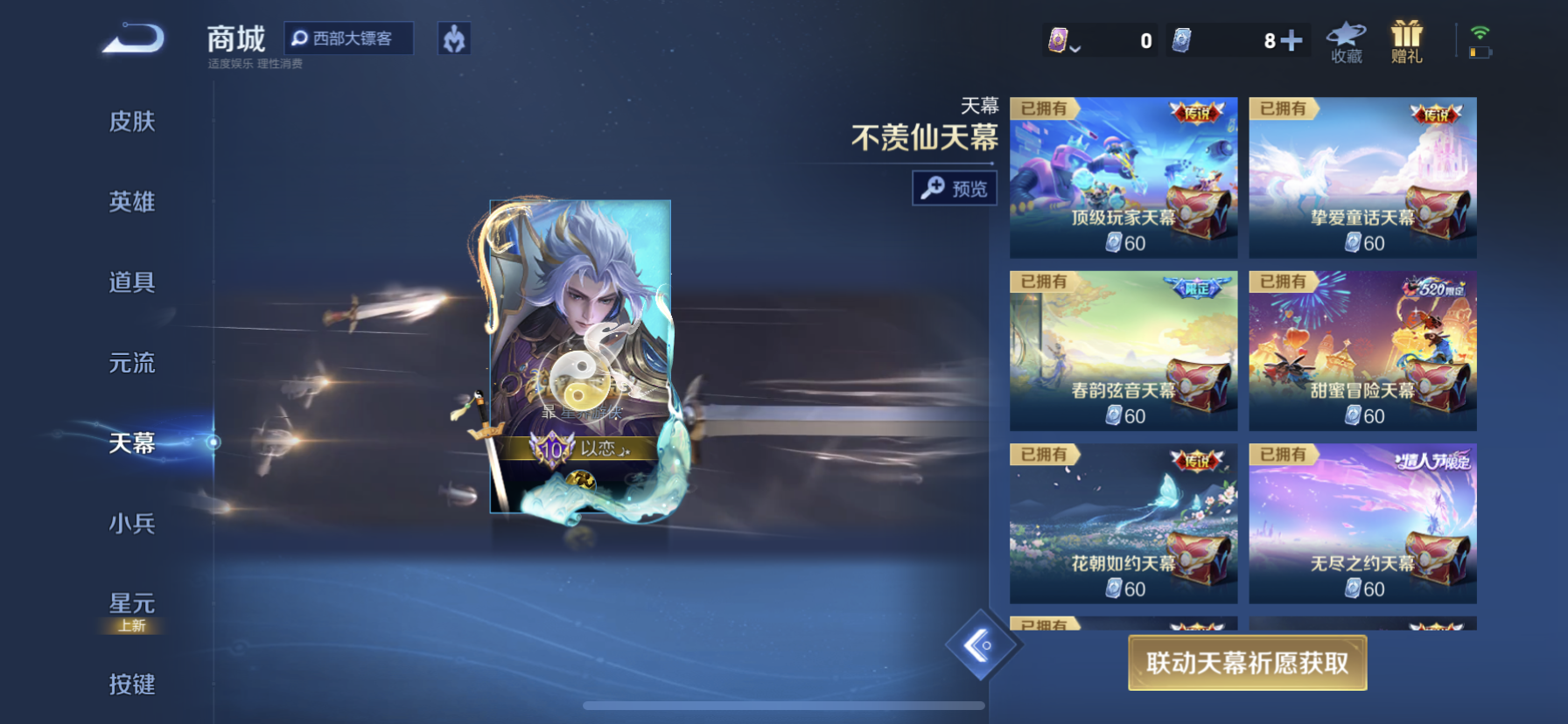Select the 道具 tab

tap(132, 282)
